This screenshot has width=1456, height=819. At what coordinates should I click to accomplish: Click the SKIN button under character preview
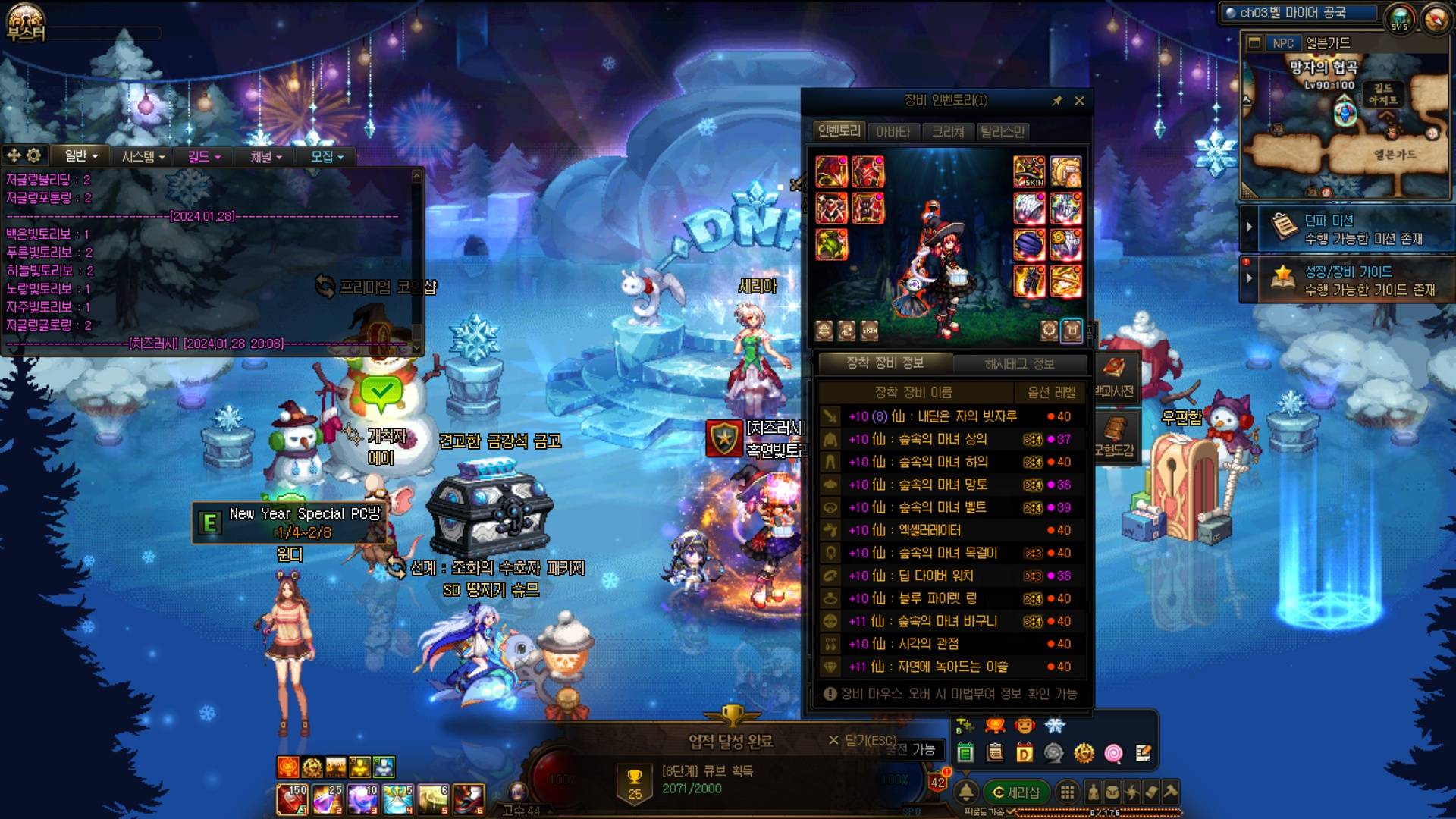870,330
